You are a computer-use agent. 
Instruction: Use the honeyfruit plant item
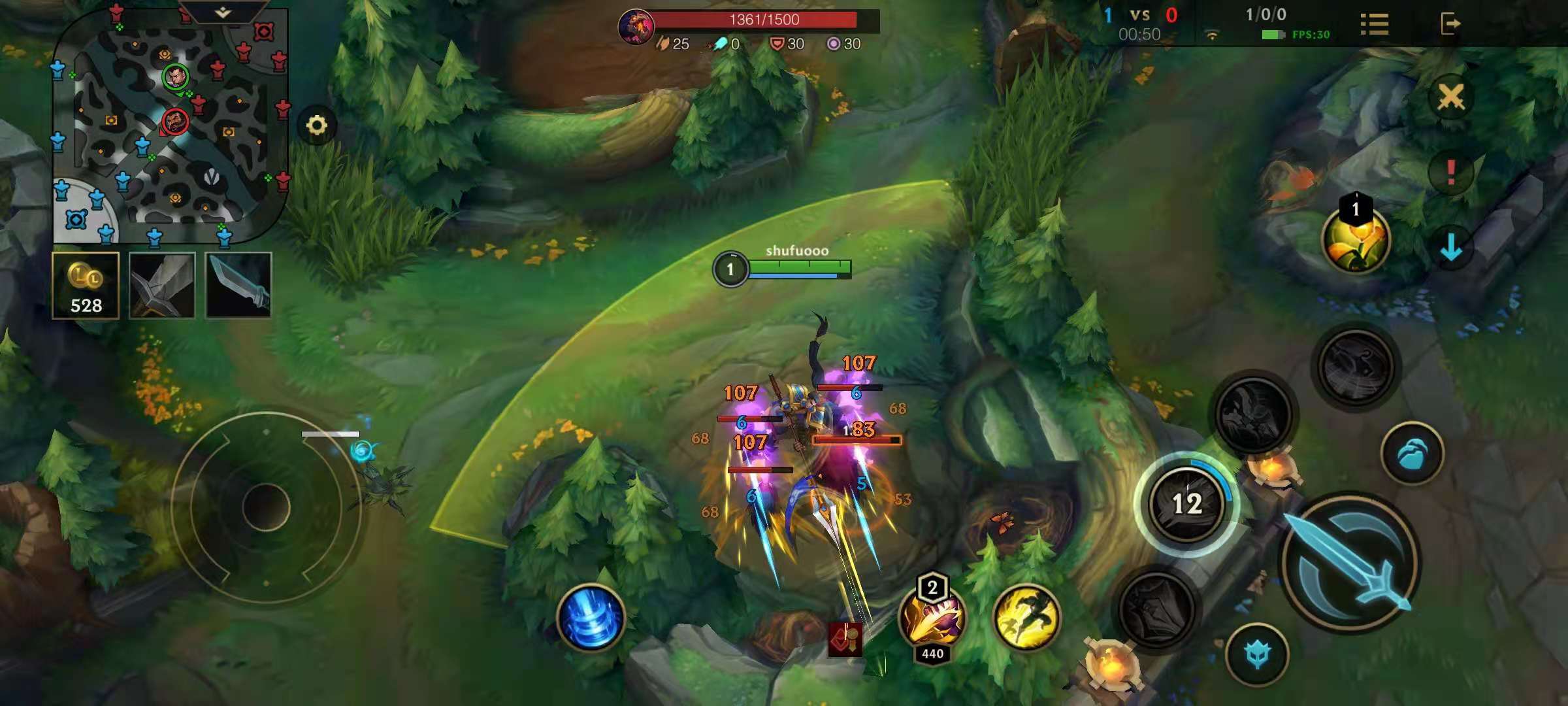coord(1356,240)
